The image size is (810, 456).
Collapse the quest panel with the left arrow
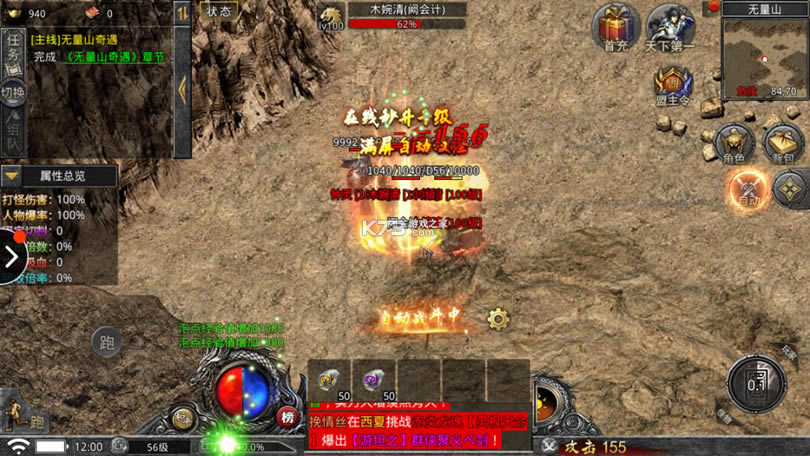(182, 88)
